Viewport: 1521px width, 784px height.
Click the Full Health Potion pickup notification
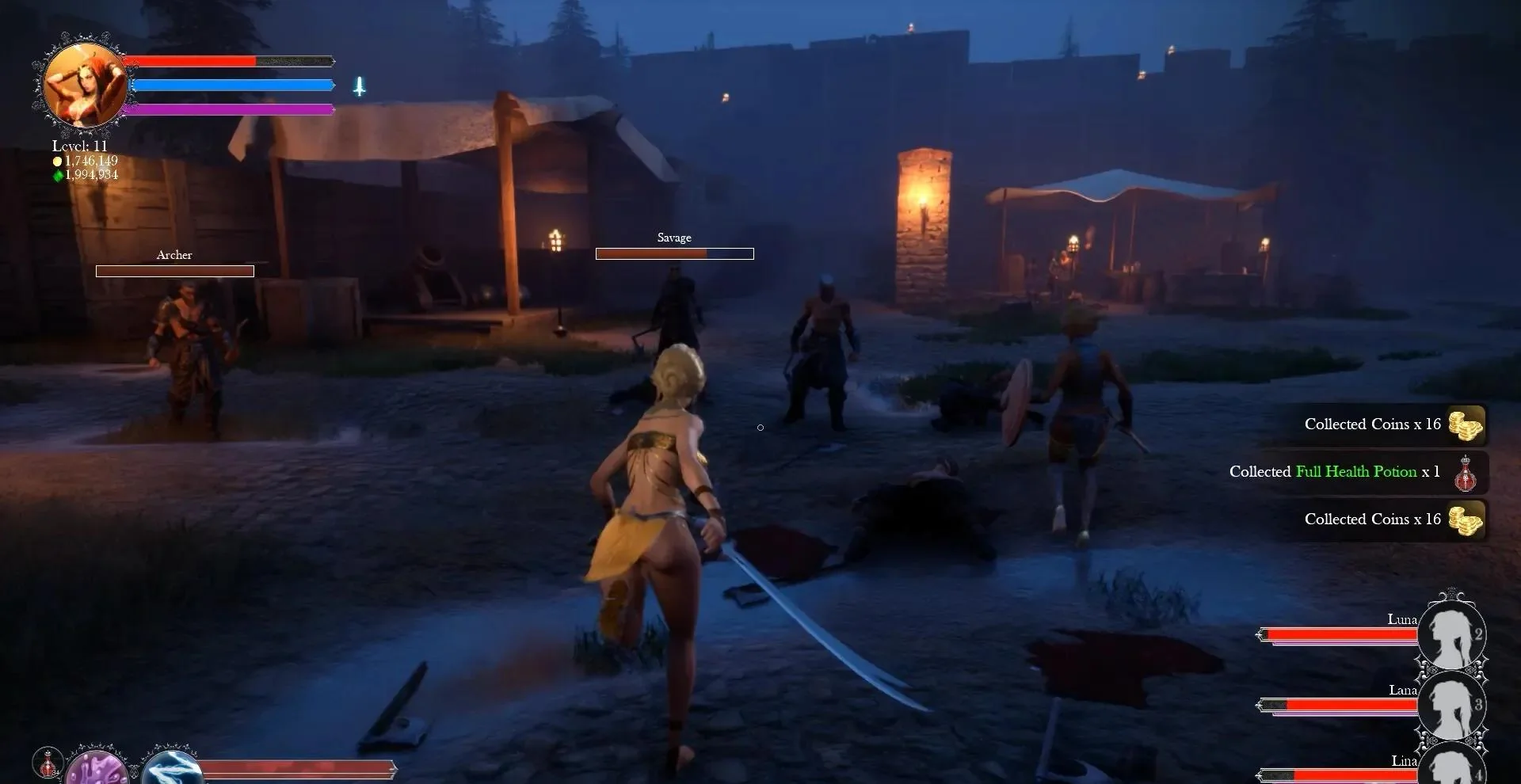point(1355,472)
